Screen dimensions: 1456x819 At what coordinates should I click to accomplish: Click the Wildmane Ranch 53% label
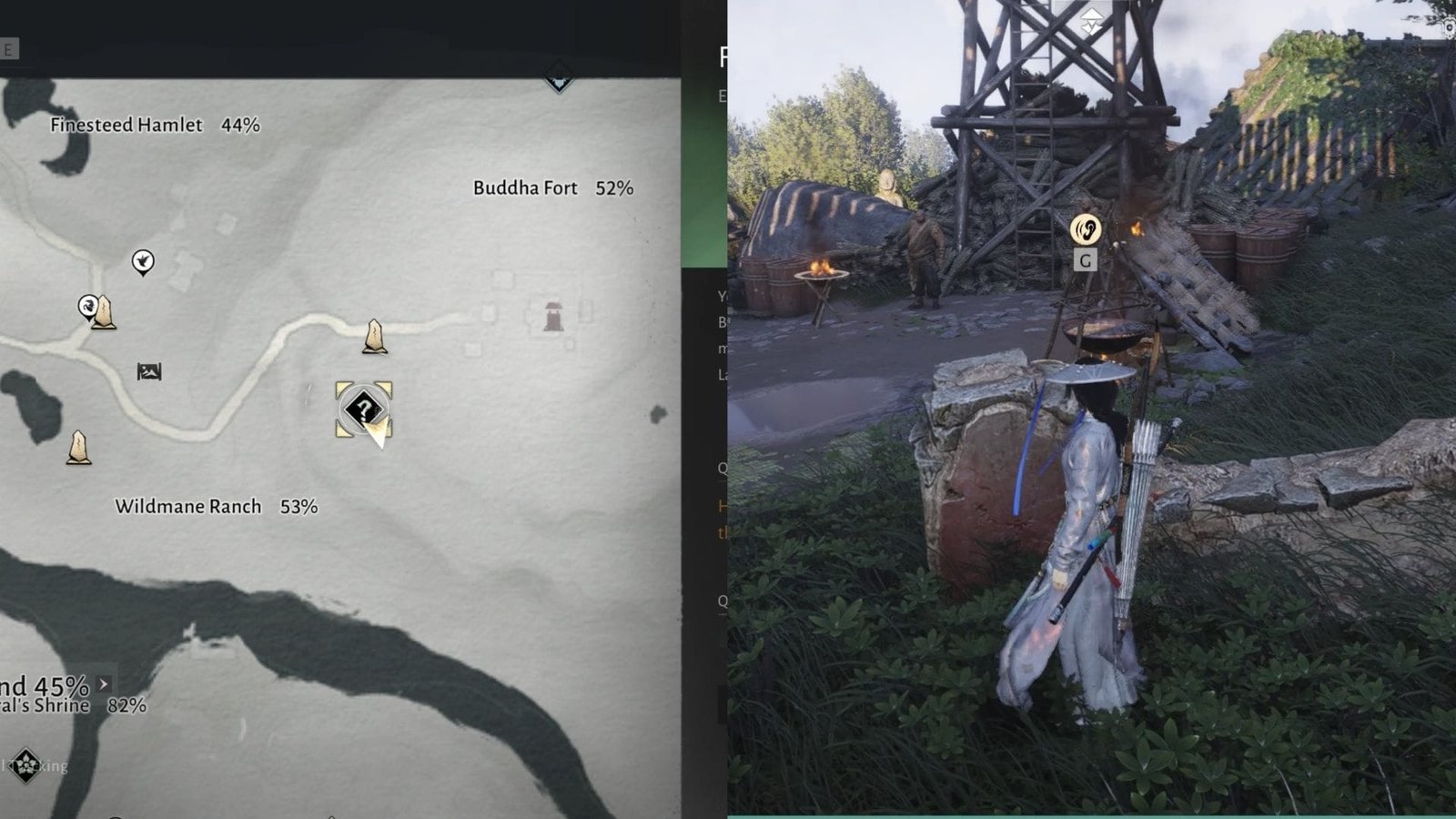(187, 505)
